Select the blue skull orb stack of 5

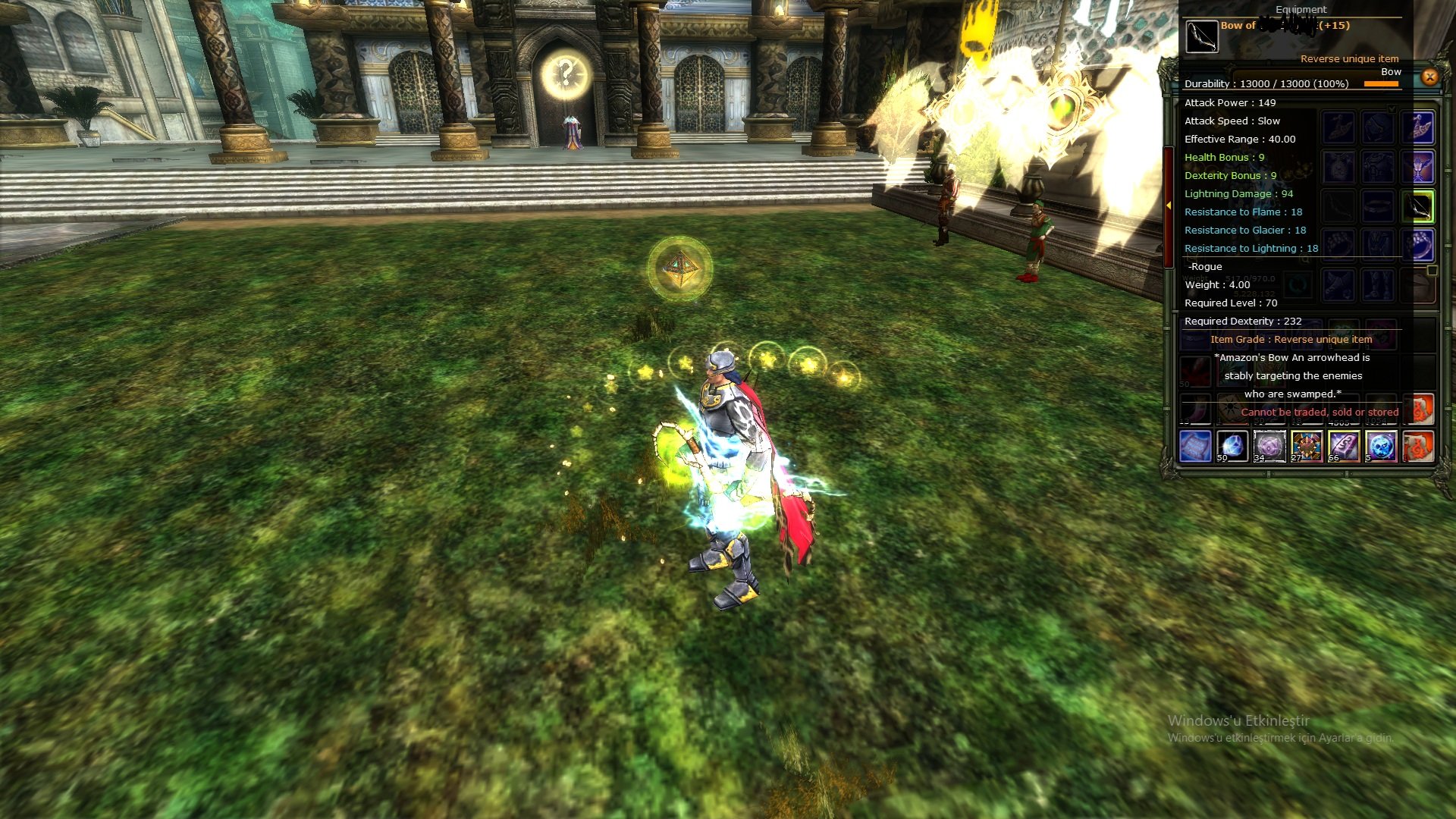pyautogui.click(x=1382, y=447)
